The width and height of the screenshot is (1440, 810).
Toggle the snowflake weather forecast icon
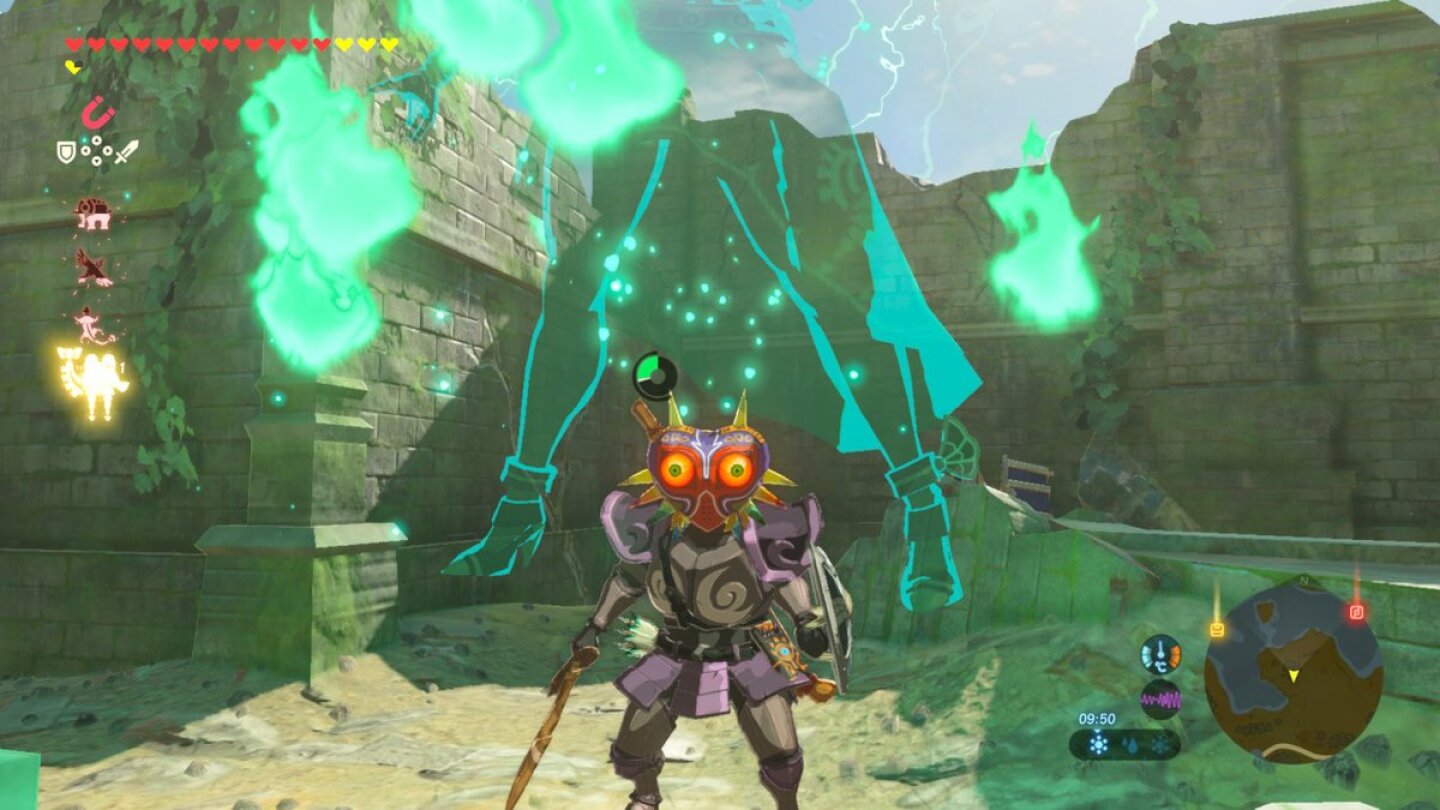coord(1098,744)
